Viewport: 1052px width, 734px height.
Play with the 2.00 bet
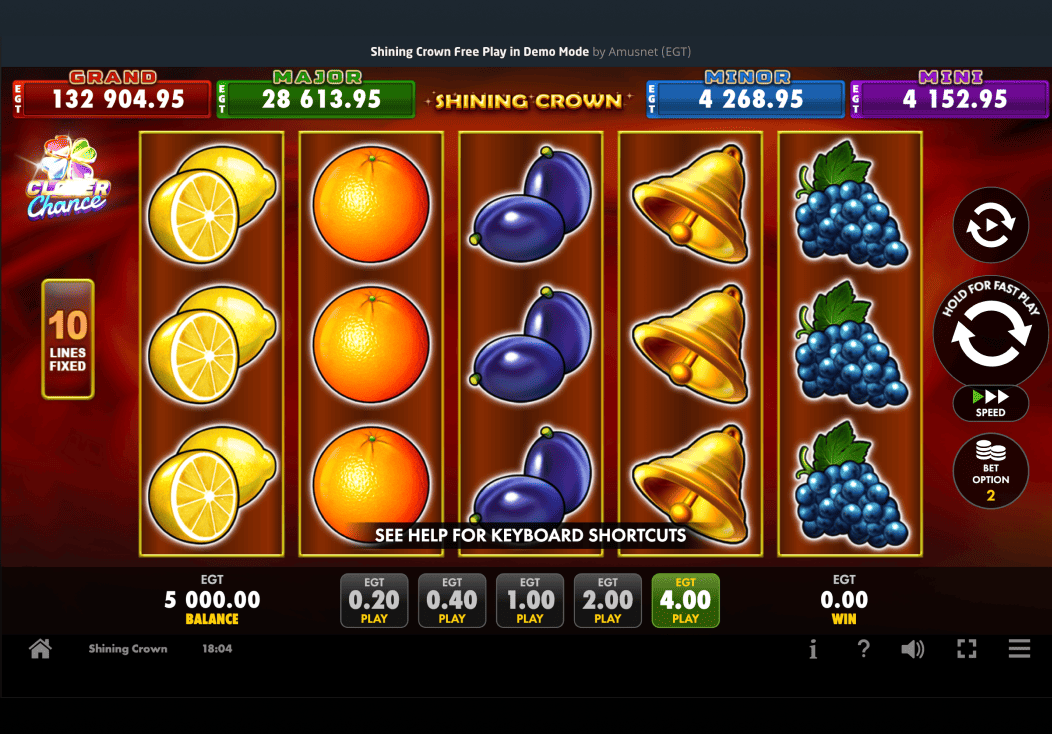[608, 600]
